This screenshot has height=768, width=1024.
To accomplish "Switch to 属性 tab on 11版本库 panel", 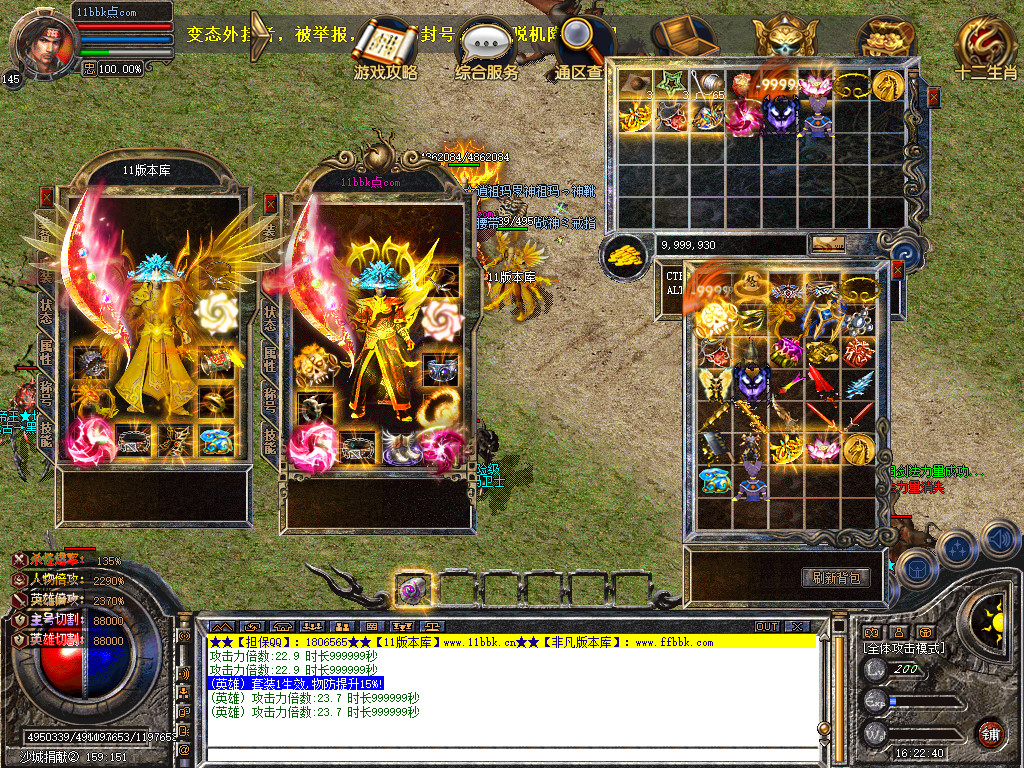I will pos(46,352).
